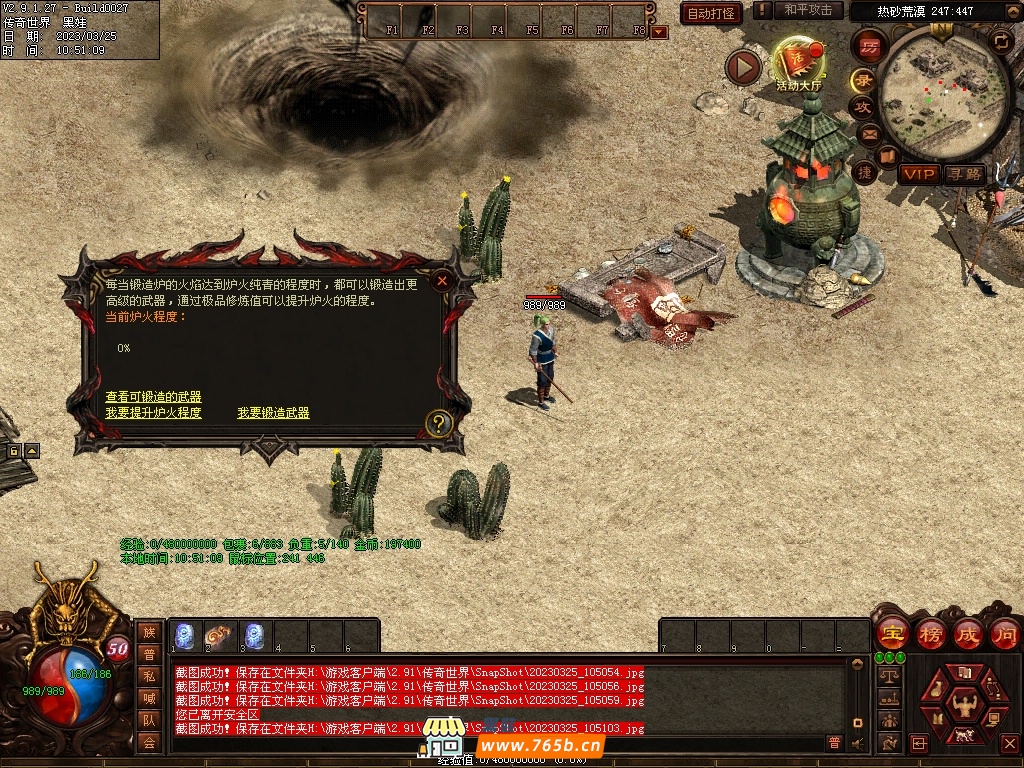Switch chat to 私 private channel
This screenshot has width=1024, height=768.
pos(149,675)
